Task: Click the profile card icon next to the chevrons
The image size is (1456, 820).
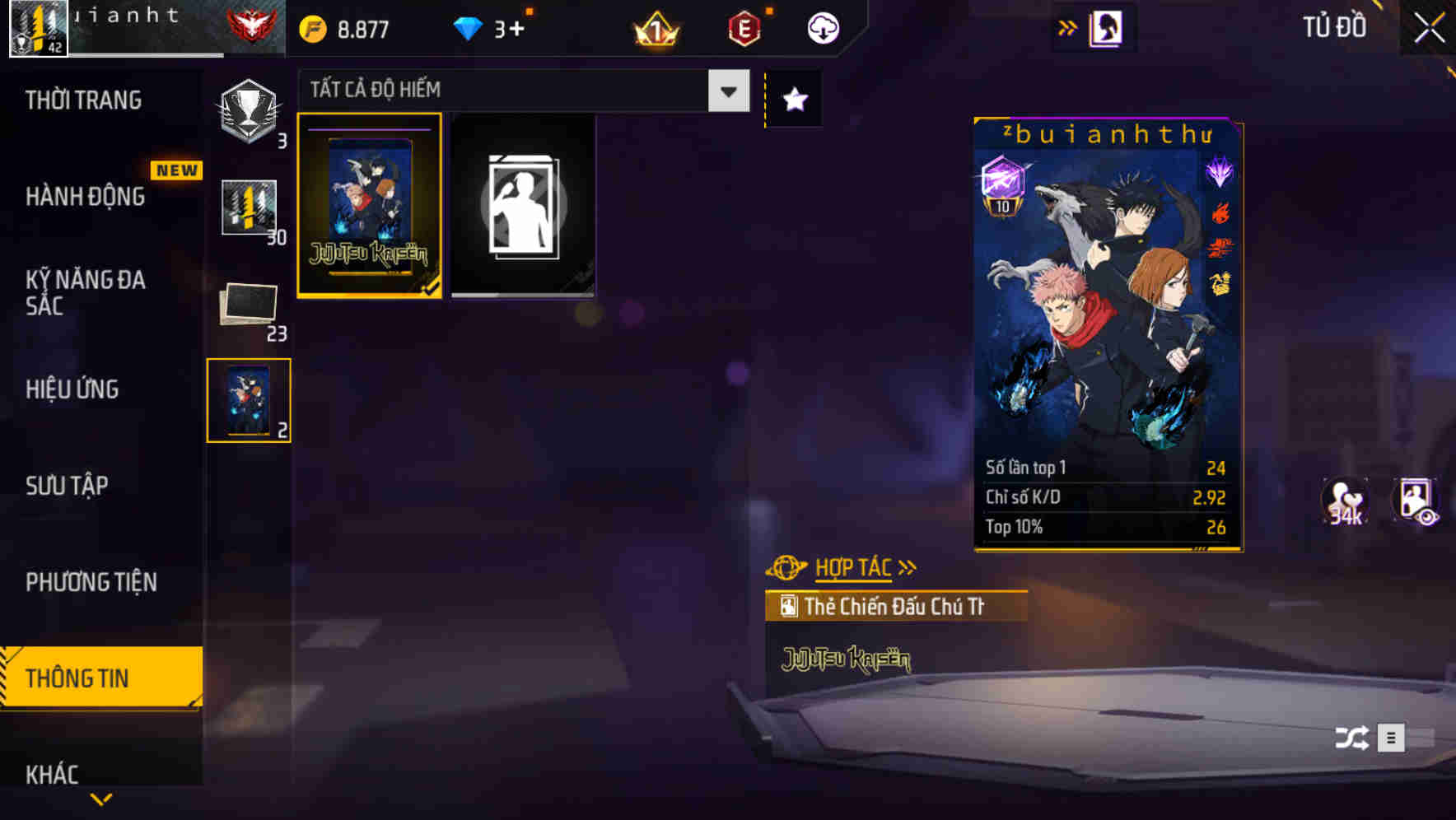Action: [x=1104, y=27]
